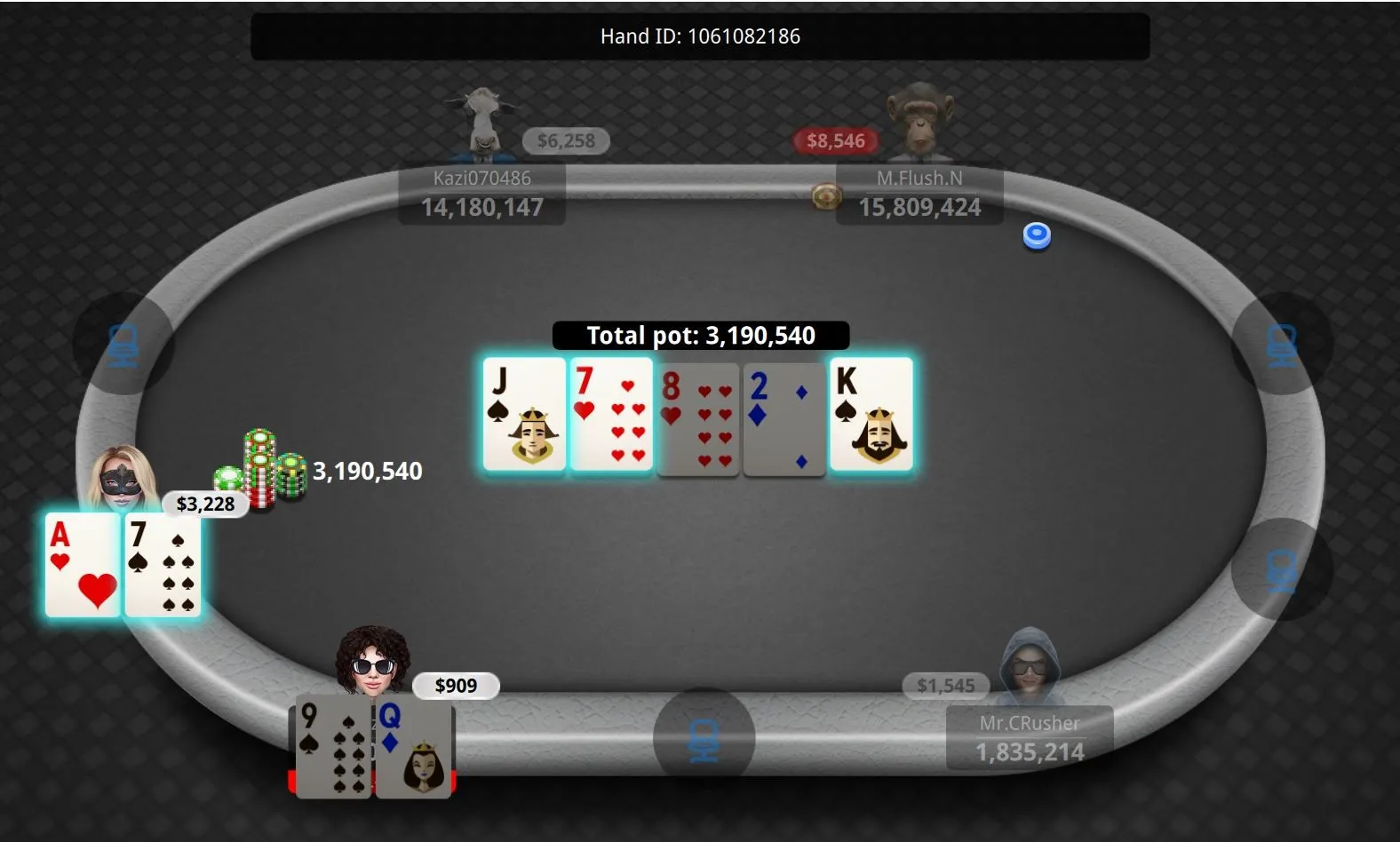Select the Queen of diamonds hole card

pyautogui.click(x=415, y=749)
